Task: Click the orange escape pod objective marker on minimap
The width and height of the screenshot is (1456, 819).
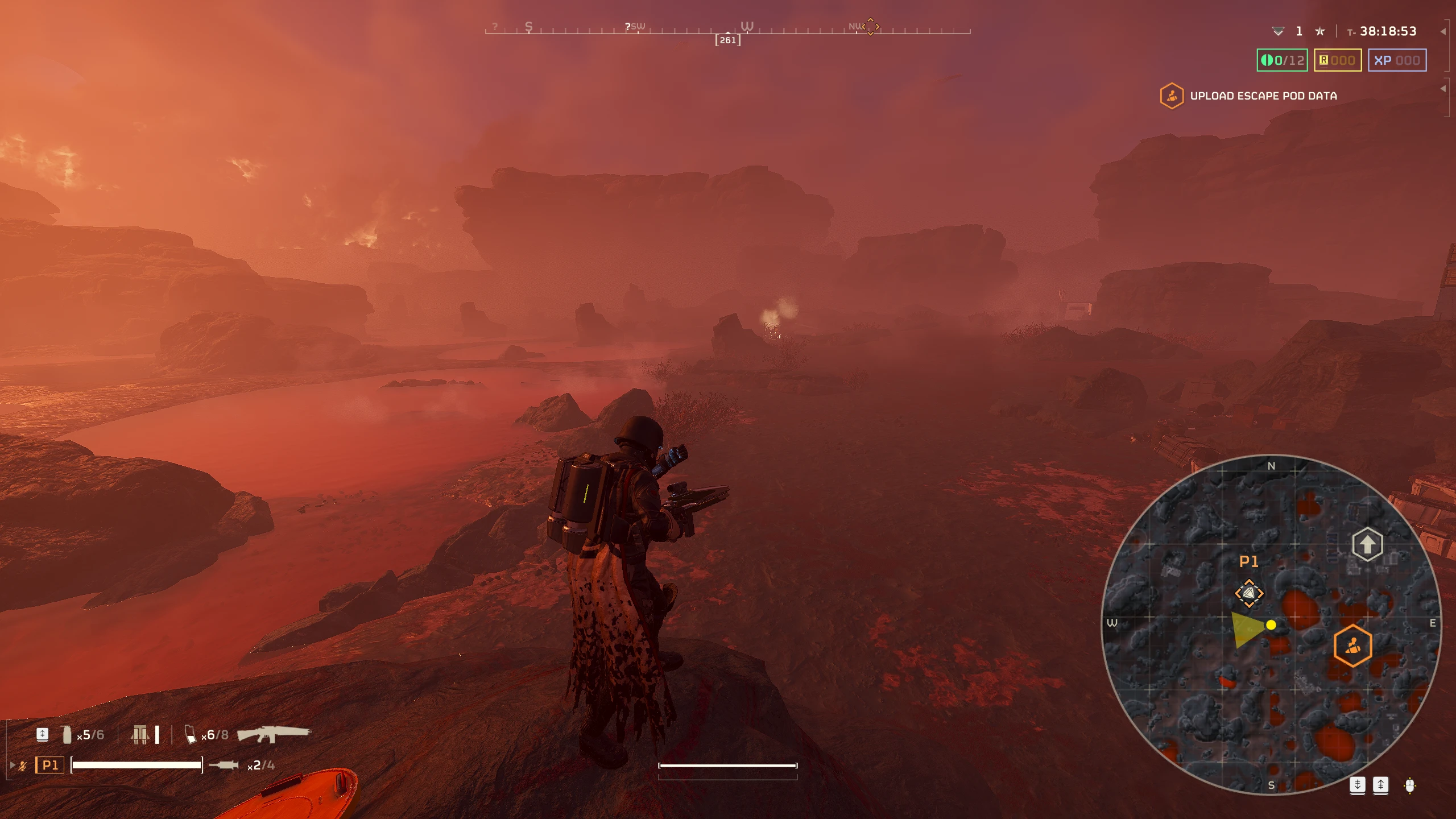Action: (x=1352, y=645)
